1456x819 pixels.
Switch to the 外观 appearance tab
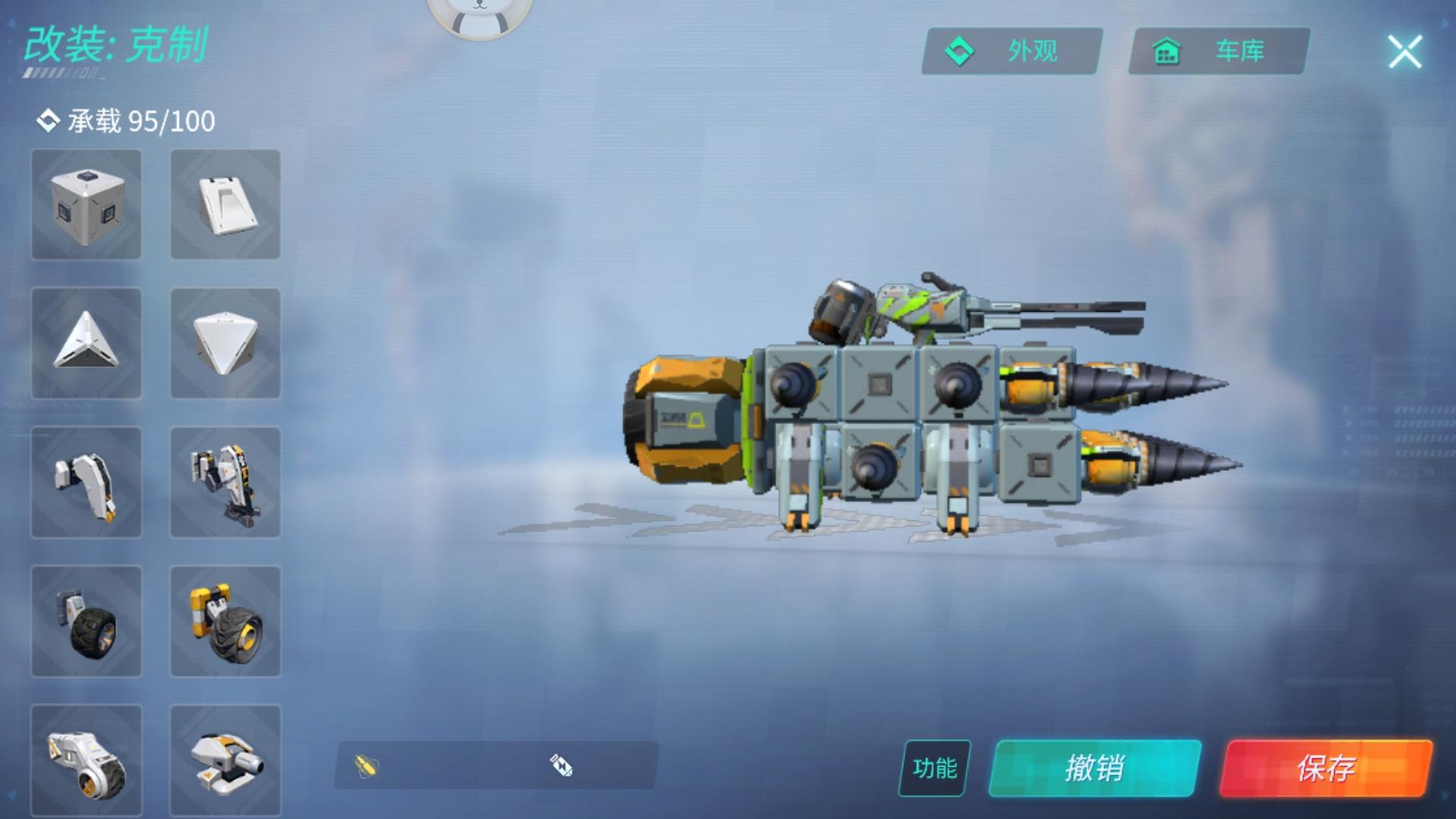(x=1009, y=52)
